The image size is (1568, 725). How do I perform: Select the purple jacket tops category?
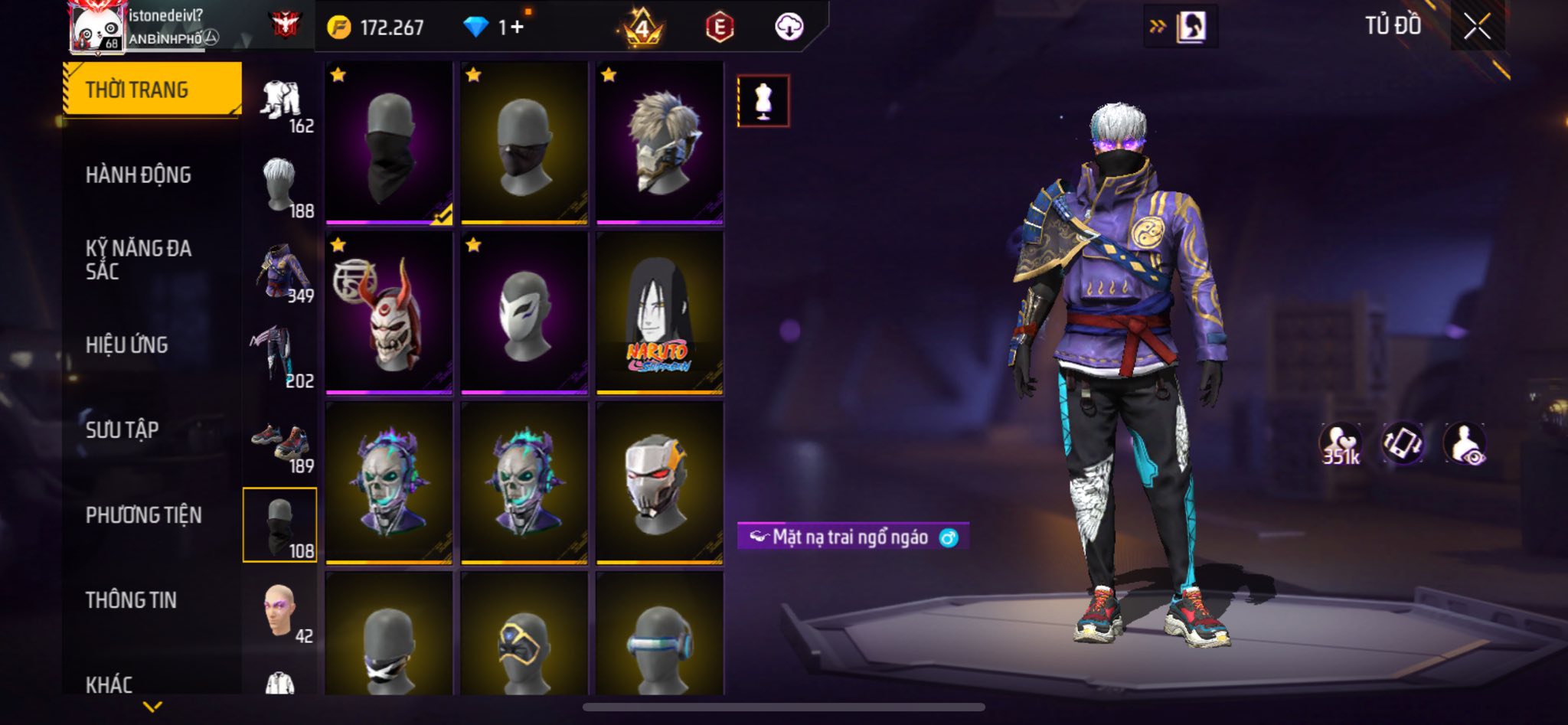[x=281, y=272]
